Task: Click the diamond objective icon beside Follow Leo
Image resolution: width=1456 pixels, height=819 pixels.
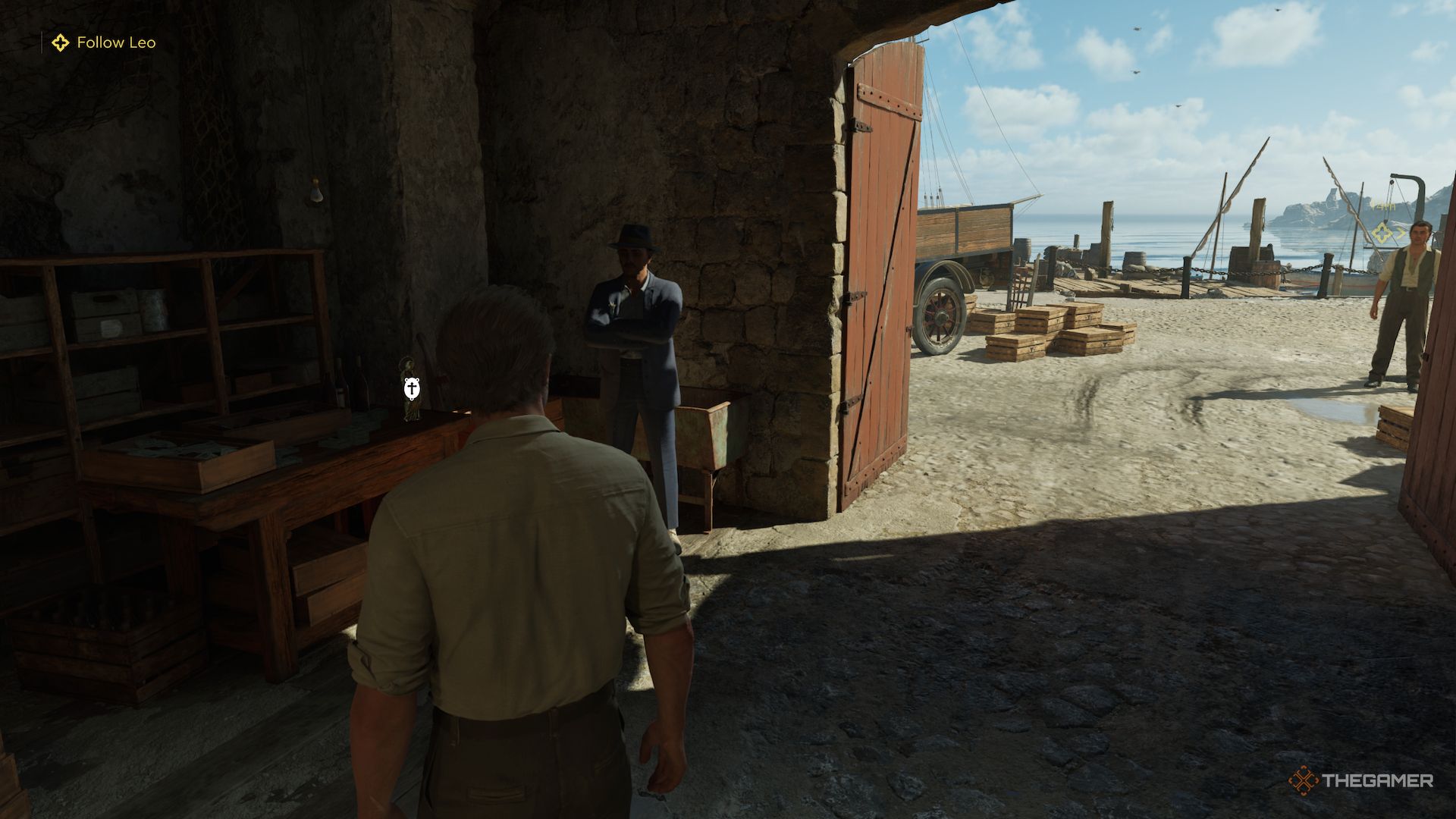Action: [x=59, y=43]
